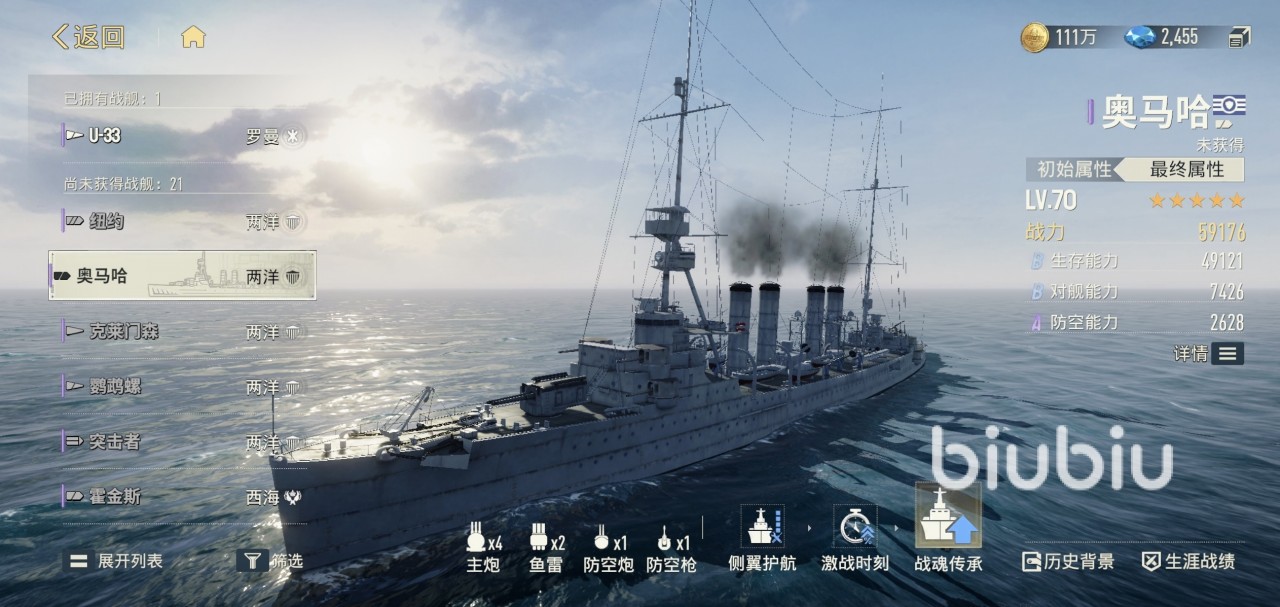Show the 历史背景 history background
The width and height of the screenshot is (1280, 607).
pos(1068,562)
